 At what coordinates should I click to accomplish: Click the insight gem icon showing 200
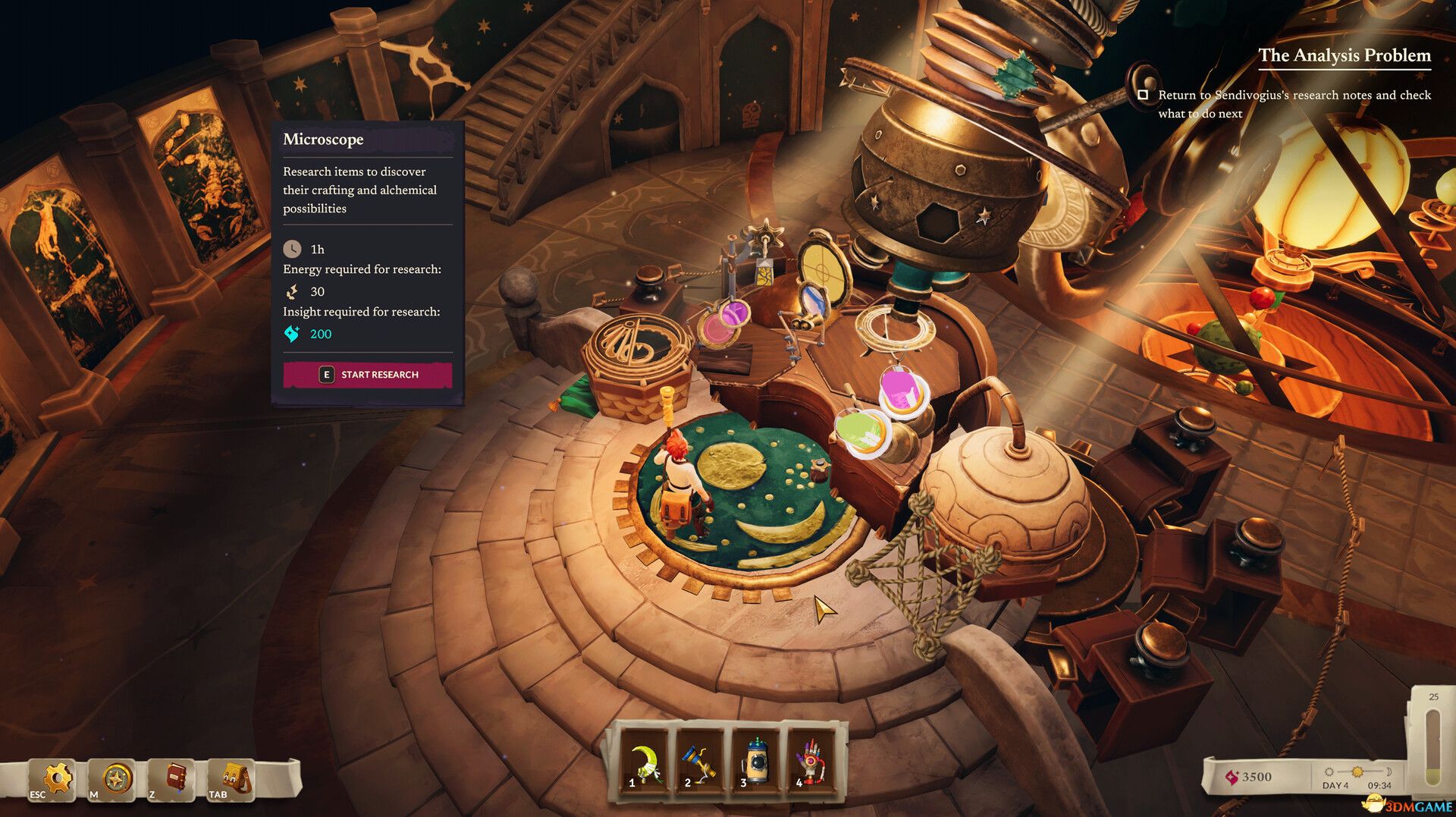[x=292, y=332]
